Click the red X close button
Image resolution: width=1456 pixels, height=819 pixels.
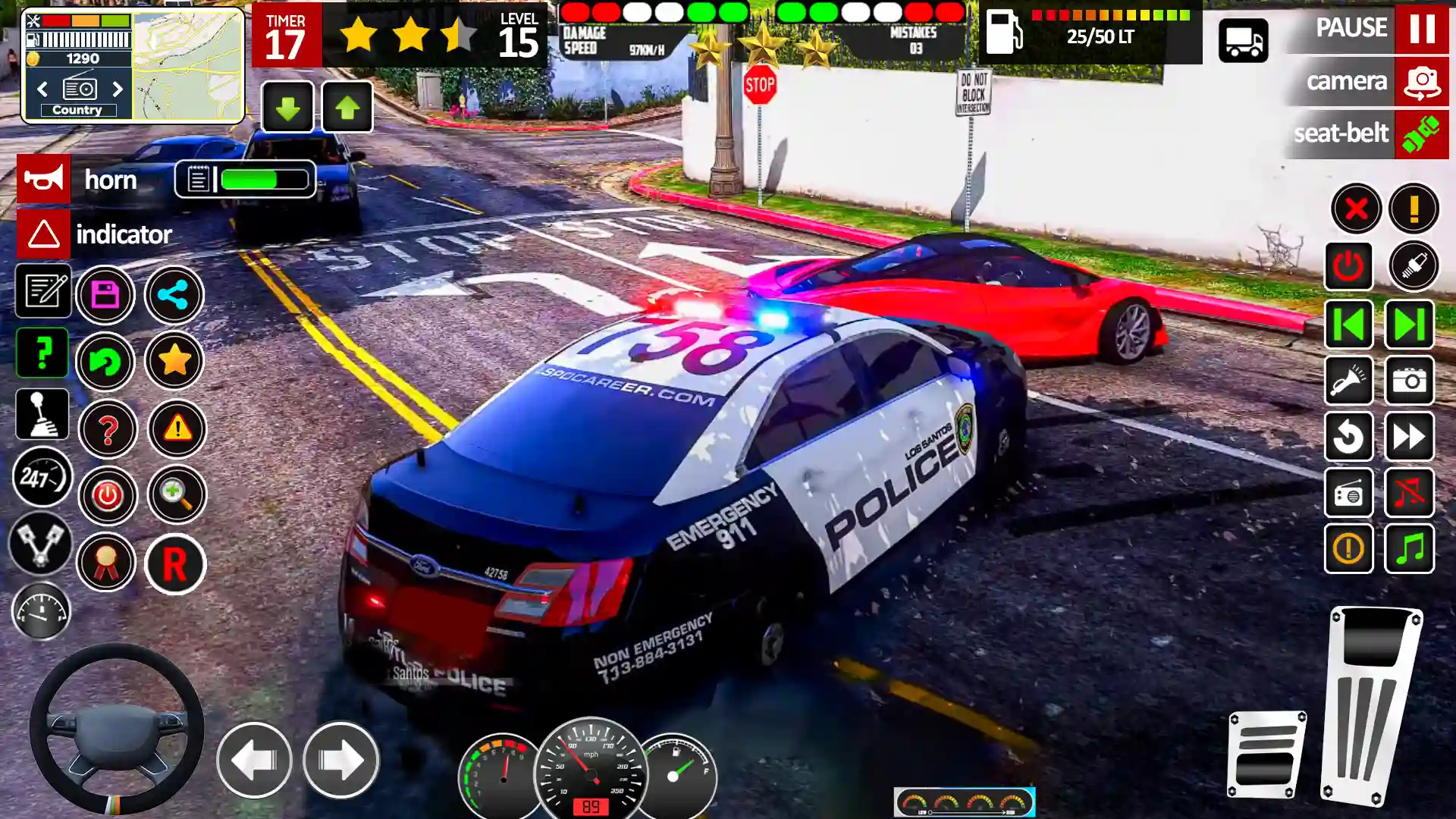1356,209
